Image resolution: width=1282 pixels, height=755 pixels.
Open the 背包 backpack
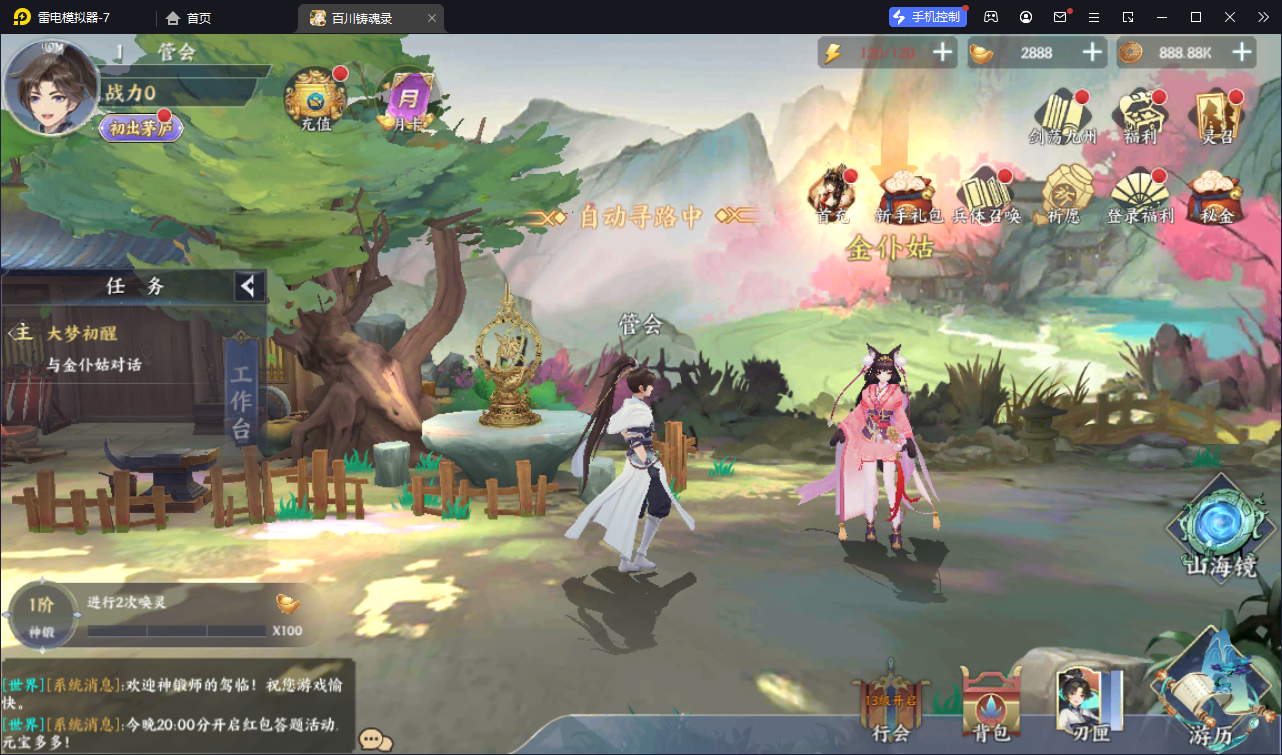(x=990, y=703)
